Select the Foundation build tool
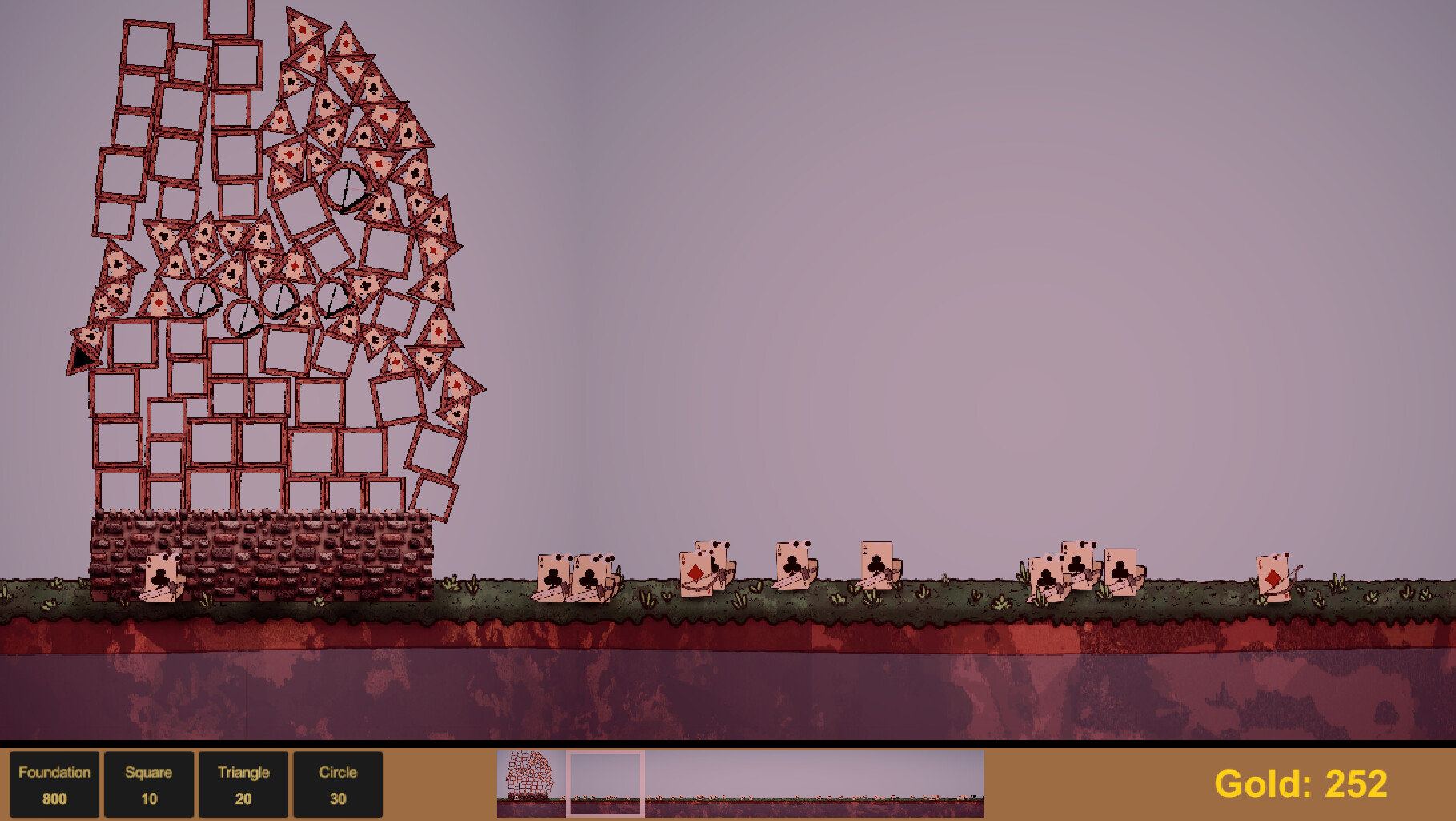This screenshot has width=1456, height=821. click(54, 783)
